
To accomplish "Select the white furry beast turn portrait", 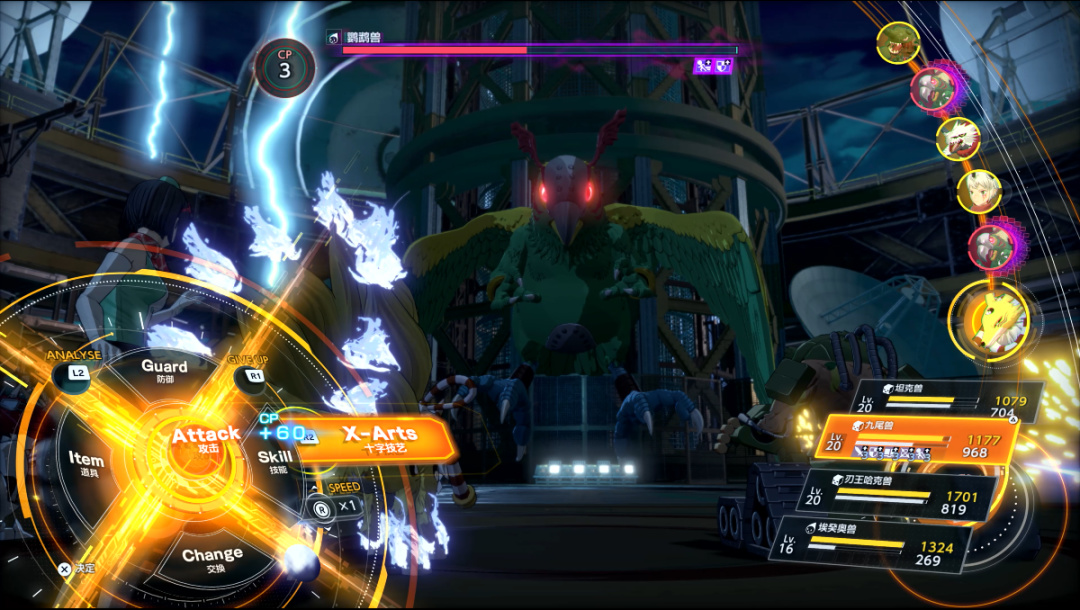I will [x=958, y=139].
